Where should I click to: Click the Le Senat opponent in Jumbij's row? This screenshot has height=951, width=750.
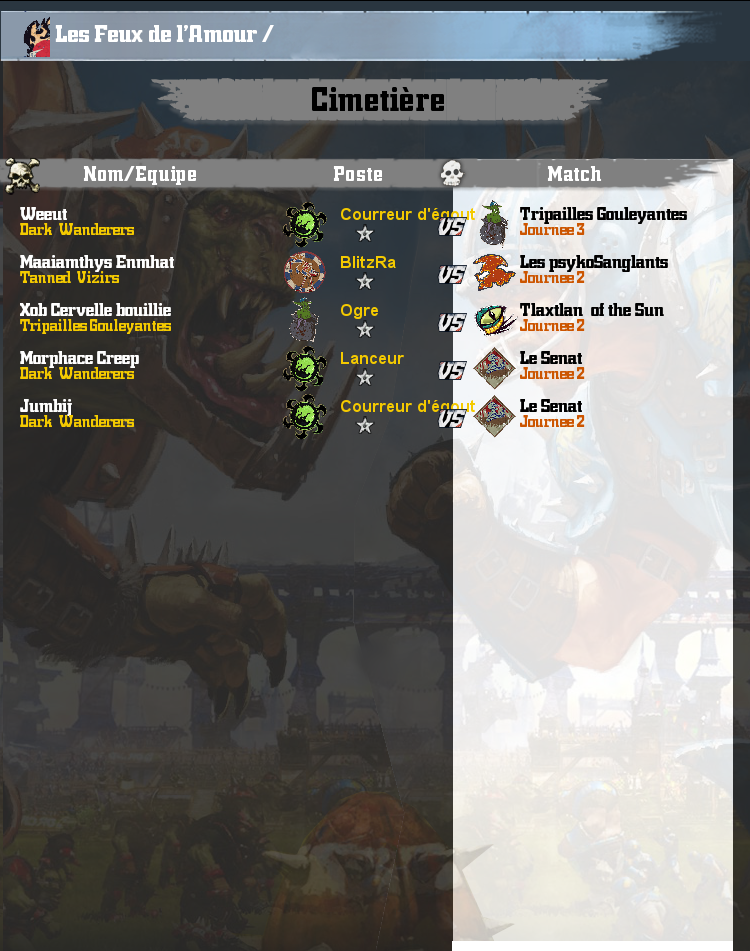pyautogui.click(x=551, y=406)
